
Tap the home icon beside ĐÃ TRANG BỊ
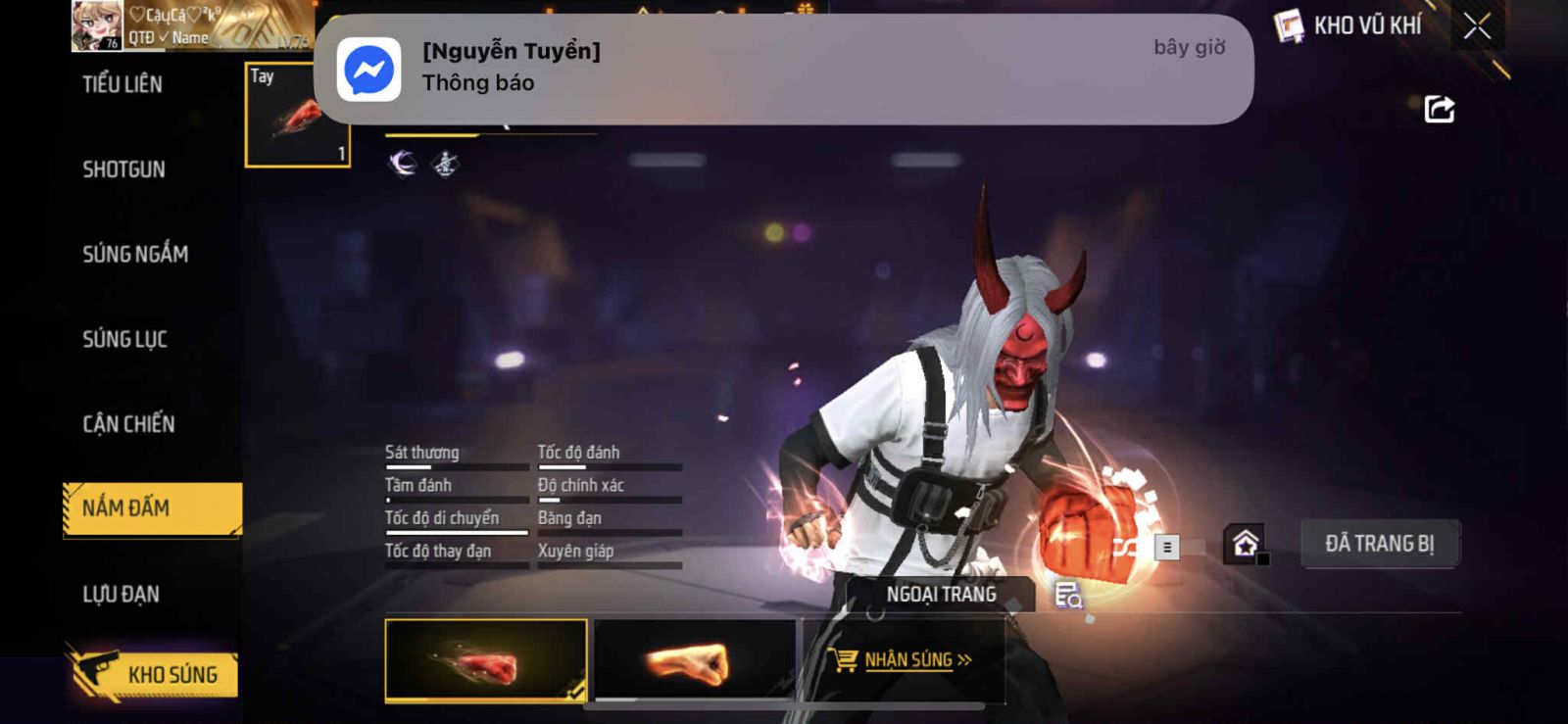pyautogui.click(x=1246, y=544)
